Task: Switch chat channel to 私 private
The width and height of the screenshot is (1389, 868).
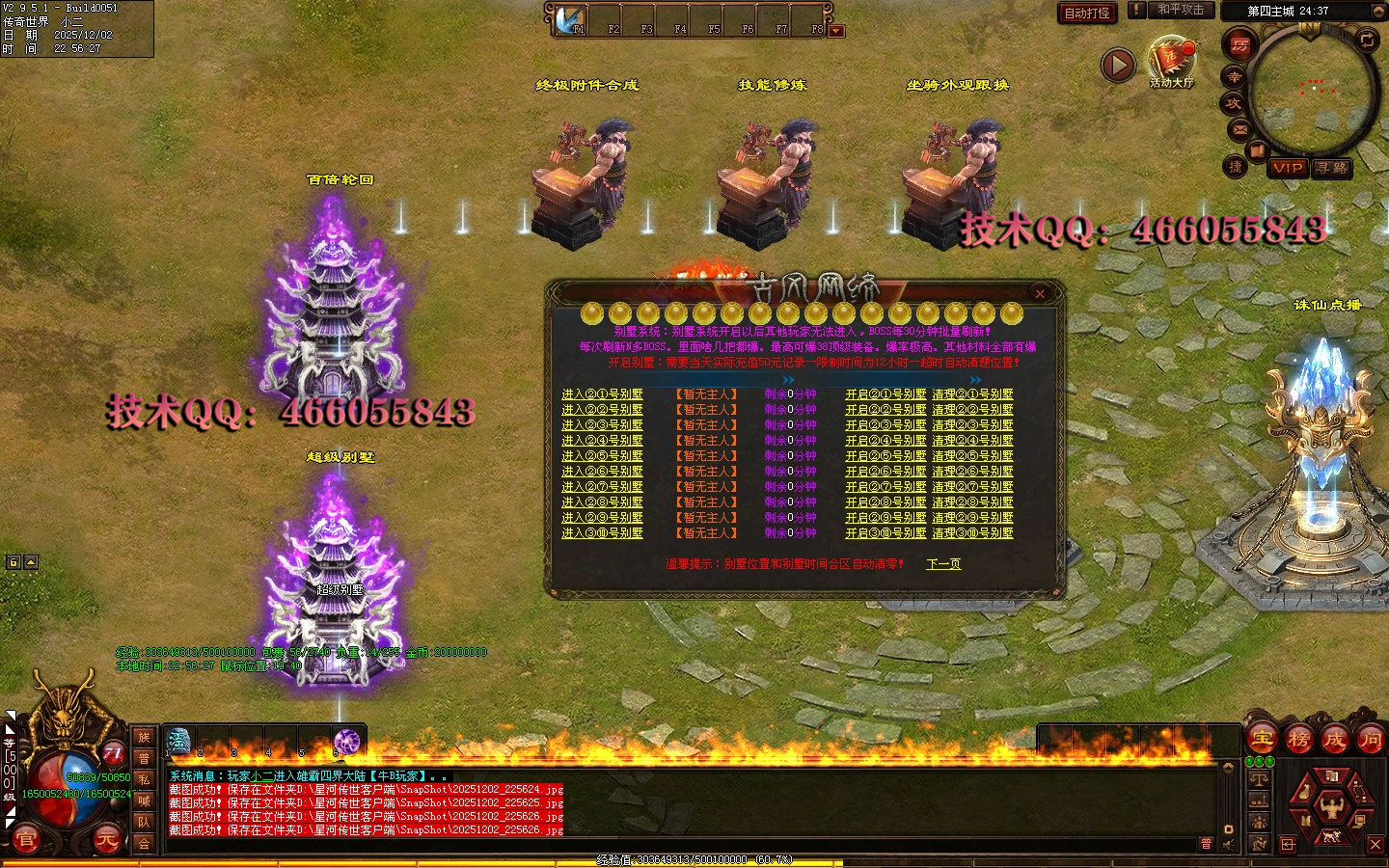Action: click(x=144, y=779)
